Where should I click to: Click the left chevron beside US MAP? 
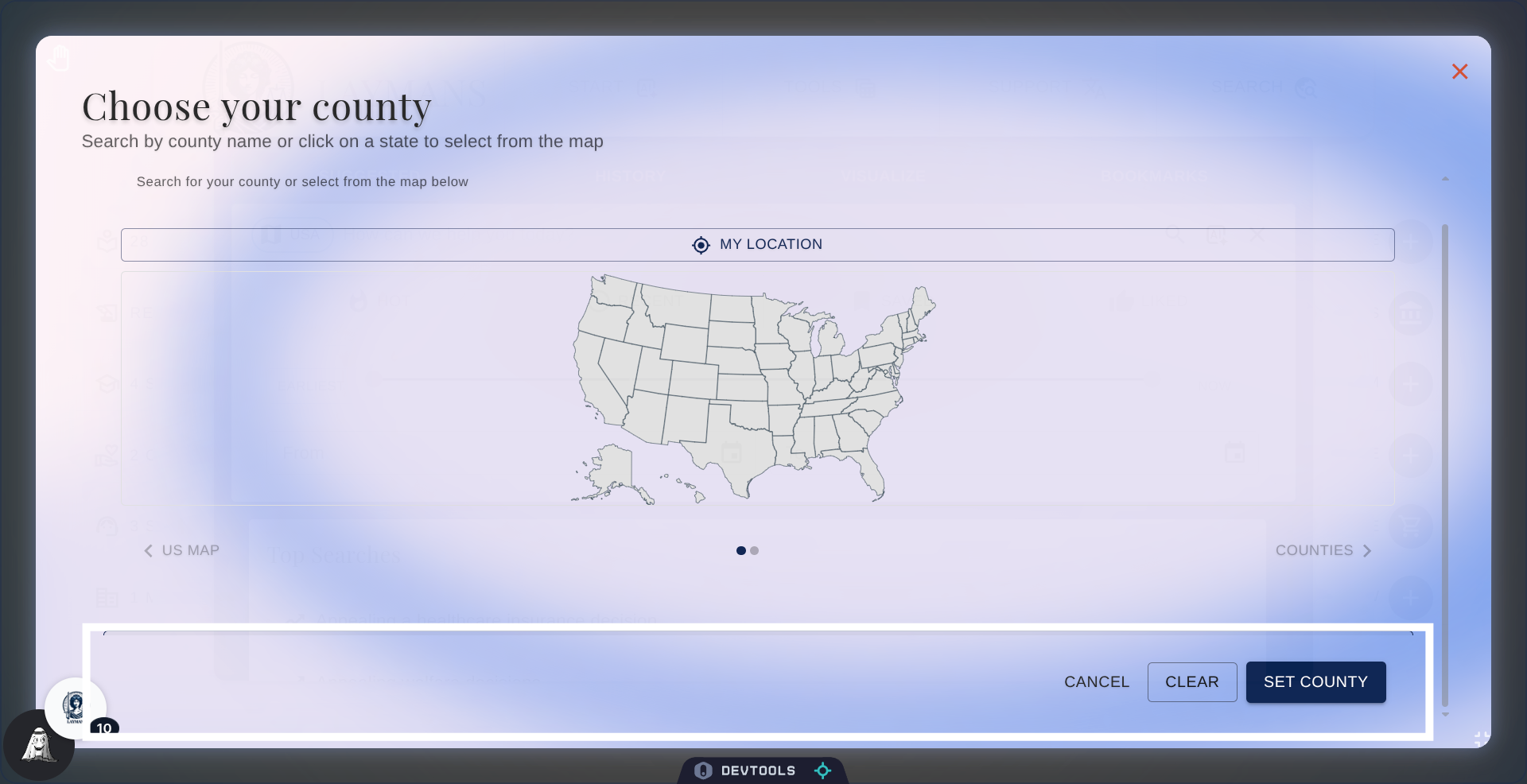149,550
